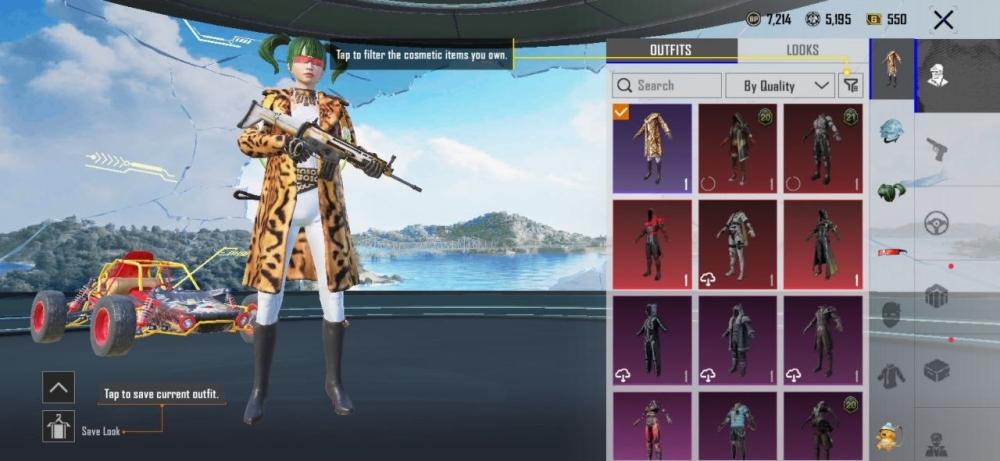Select the character silhouette wardrobe section

coord(937,75)
